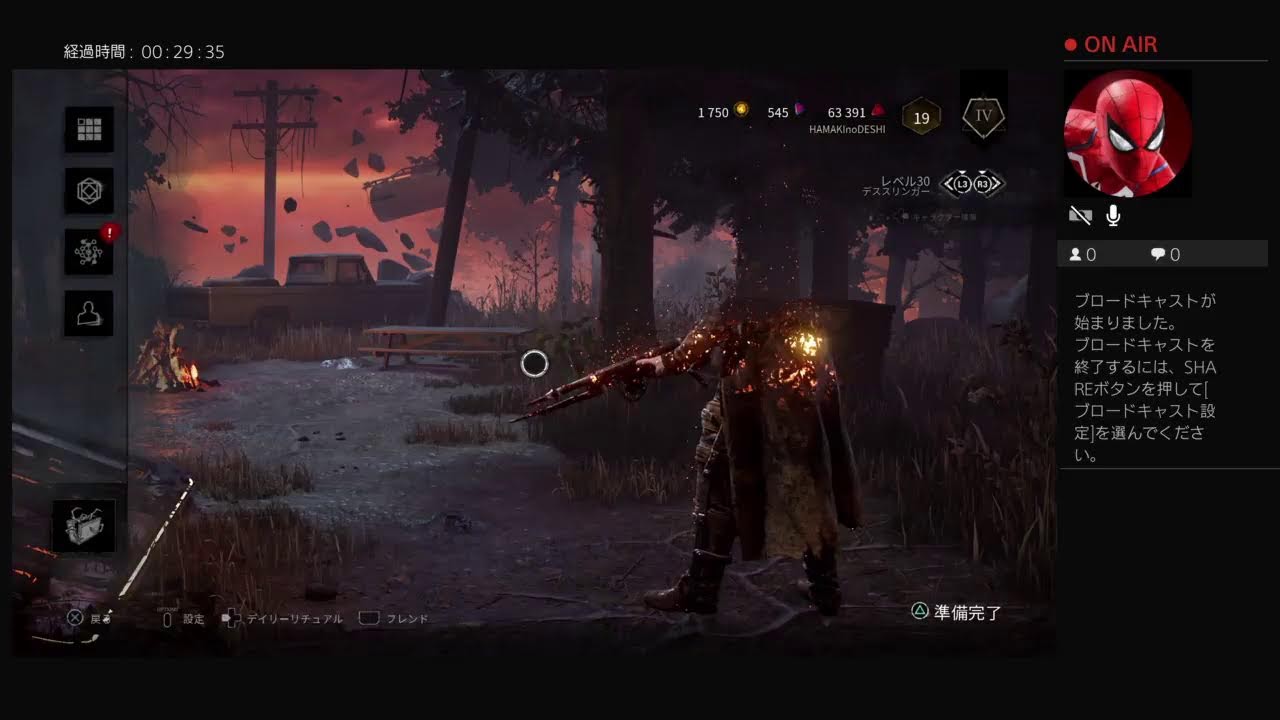Open the Rift archives icon
Screen dimensions: 1280x720
pos(87,191)
